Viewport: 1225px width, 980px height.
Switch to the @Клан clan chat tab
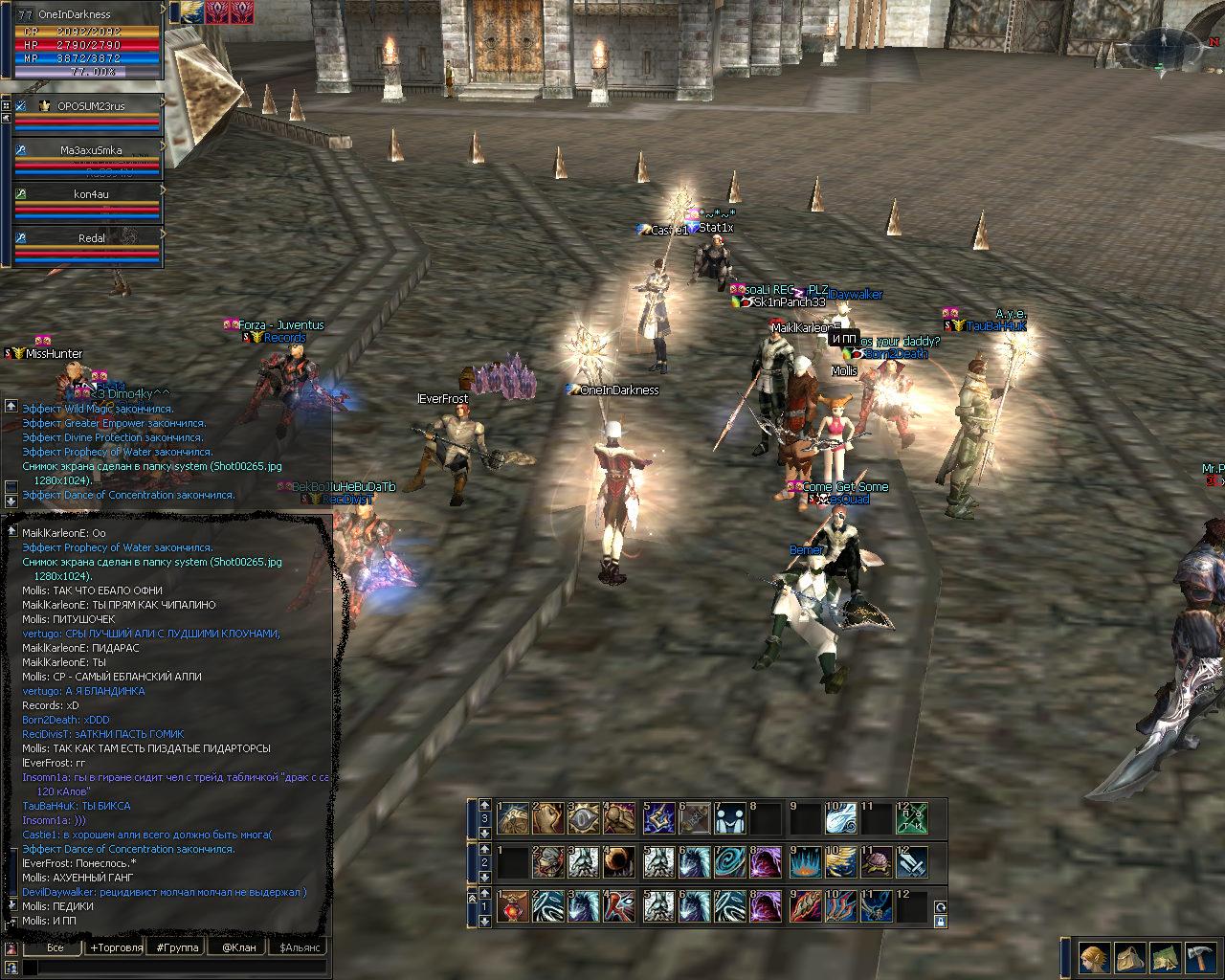pyautogui.click(x=238, y=947)
